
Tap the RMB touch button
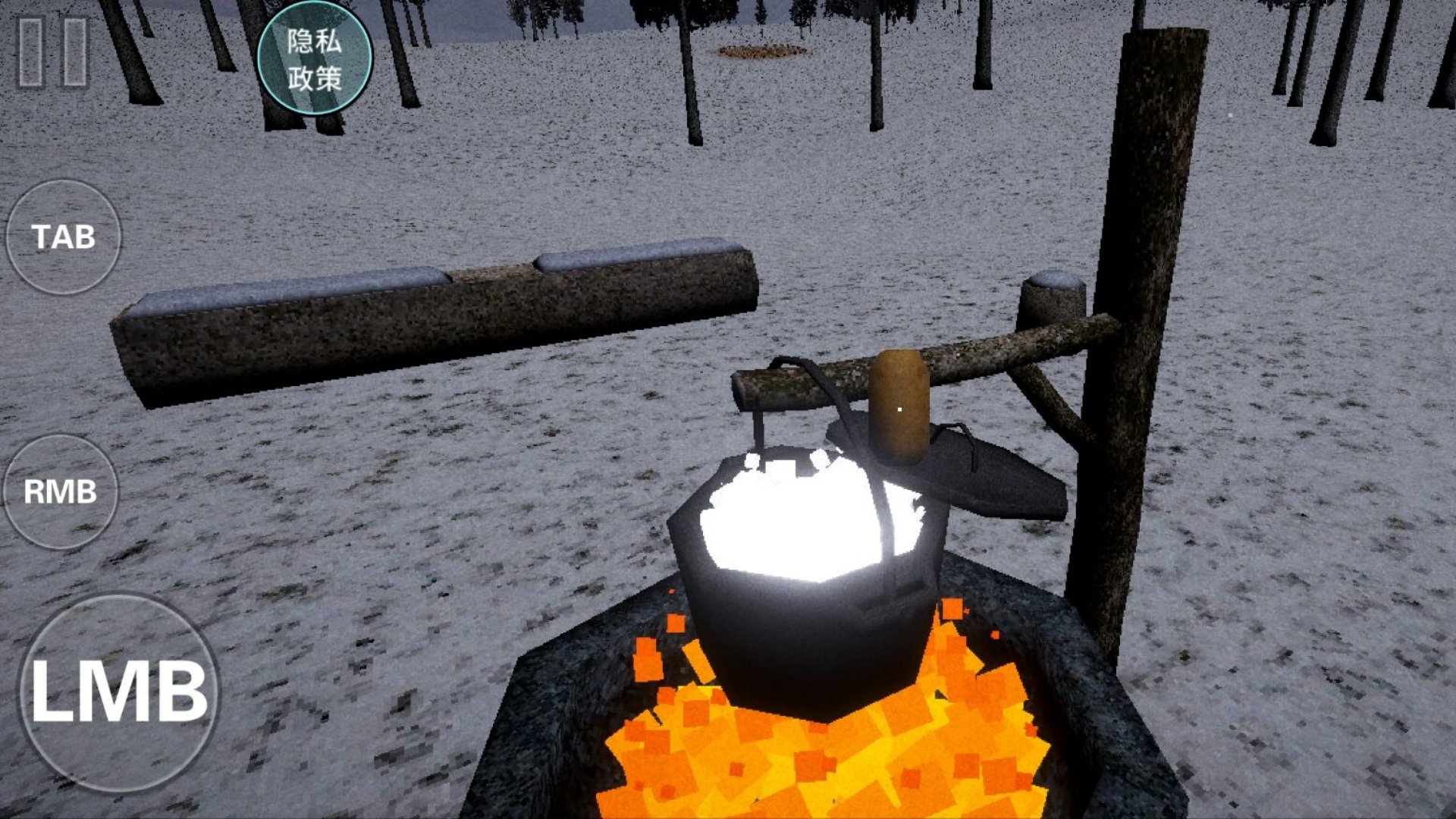click(61, 491)
